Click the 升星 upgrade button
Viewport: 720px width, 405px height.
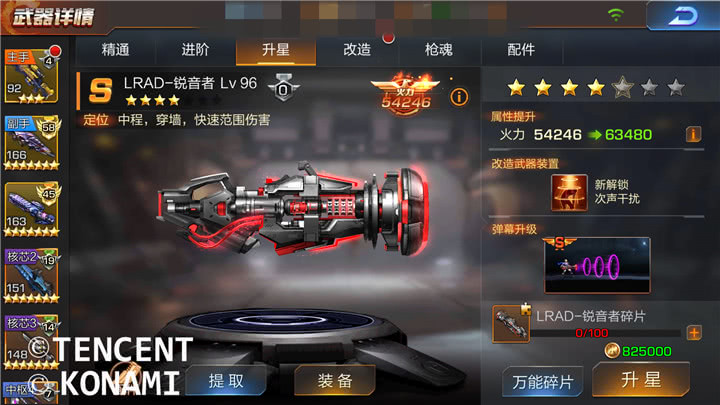[640, 380]
